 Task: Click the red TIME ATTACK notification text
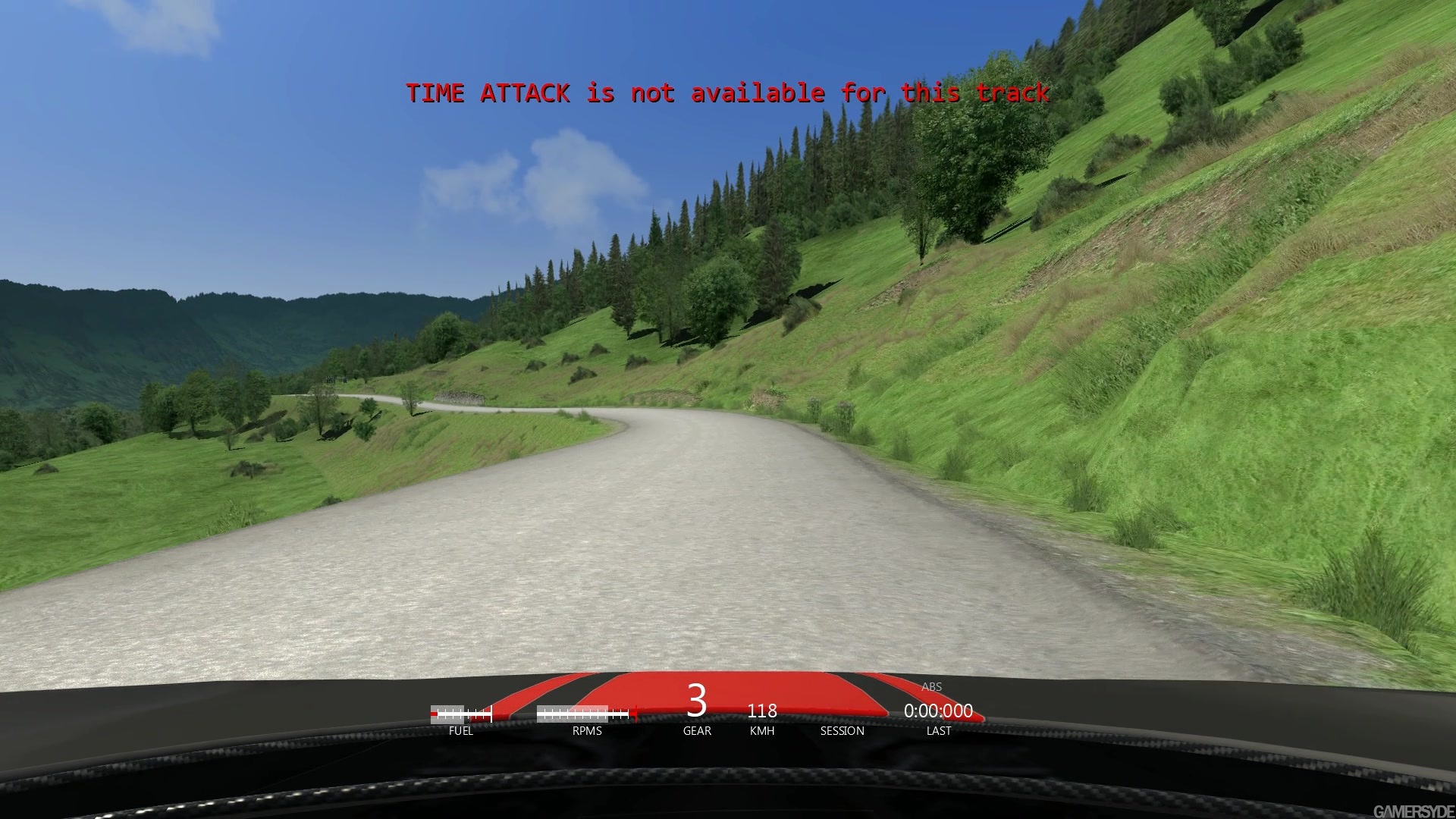pos(728,93)
